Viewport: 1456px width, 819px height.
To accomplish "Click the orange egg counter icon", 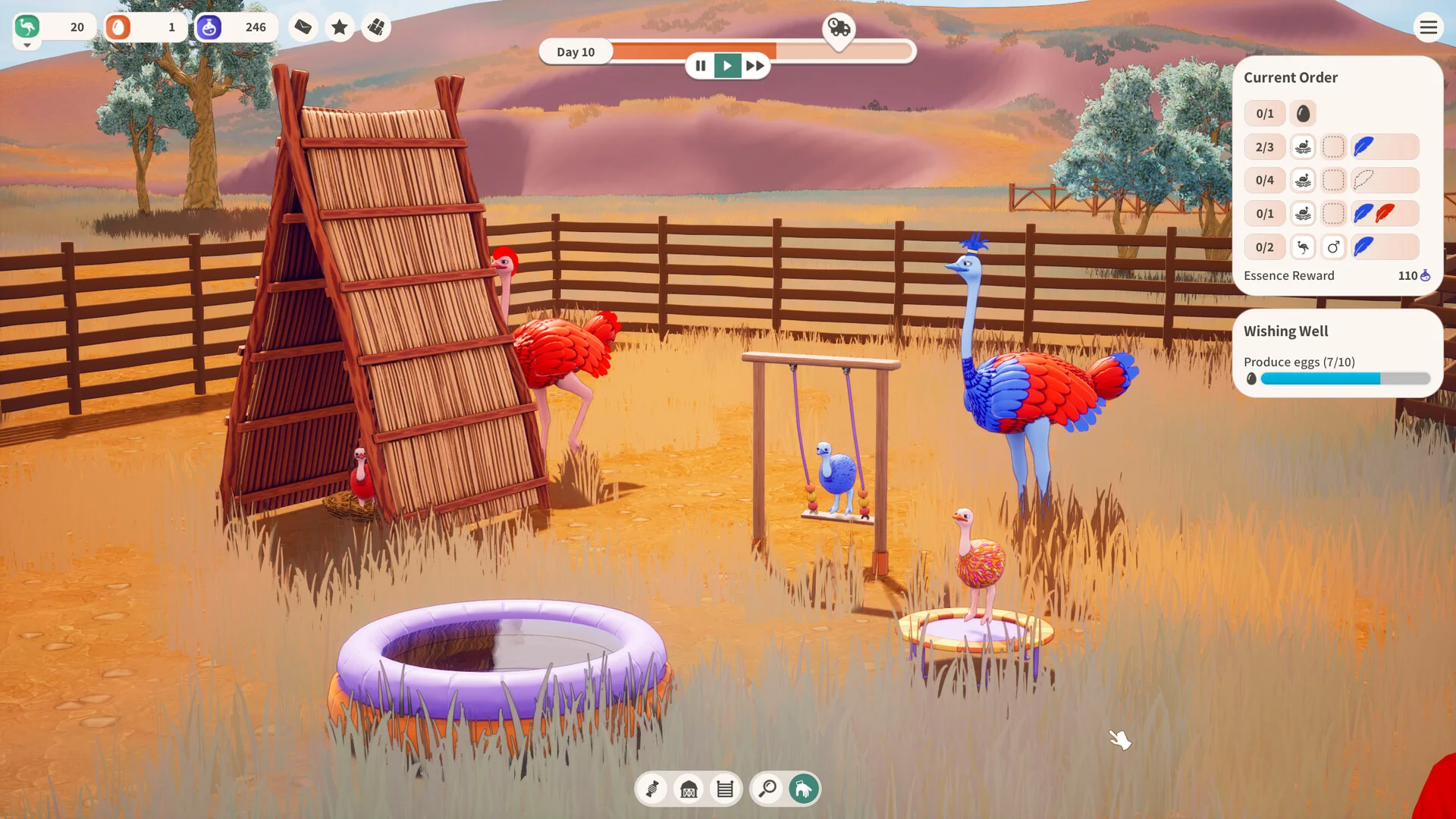I will (118, 27).
